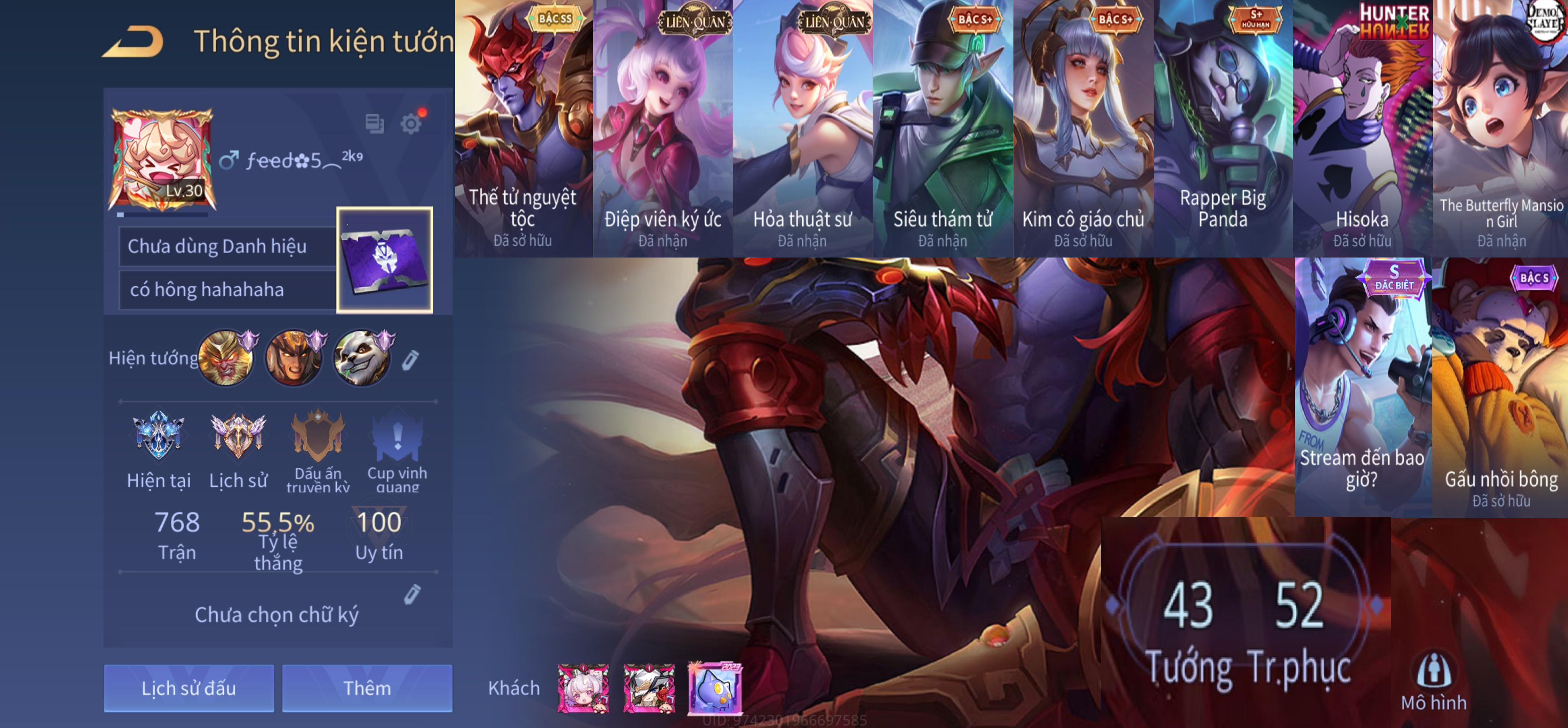Click the Thêm button
The height and width of the screenshot is (728, 1568).
coord(367,688)
